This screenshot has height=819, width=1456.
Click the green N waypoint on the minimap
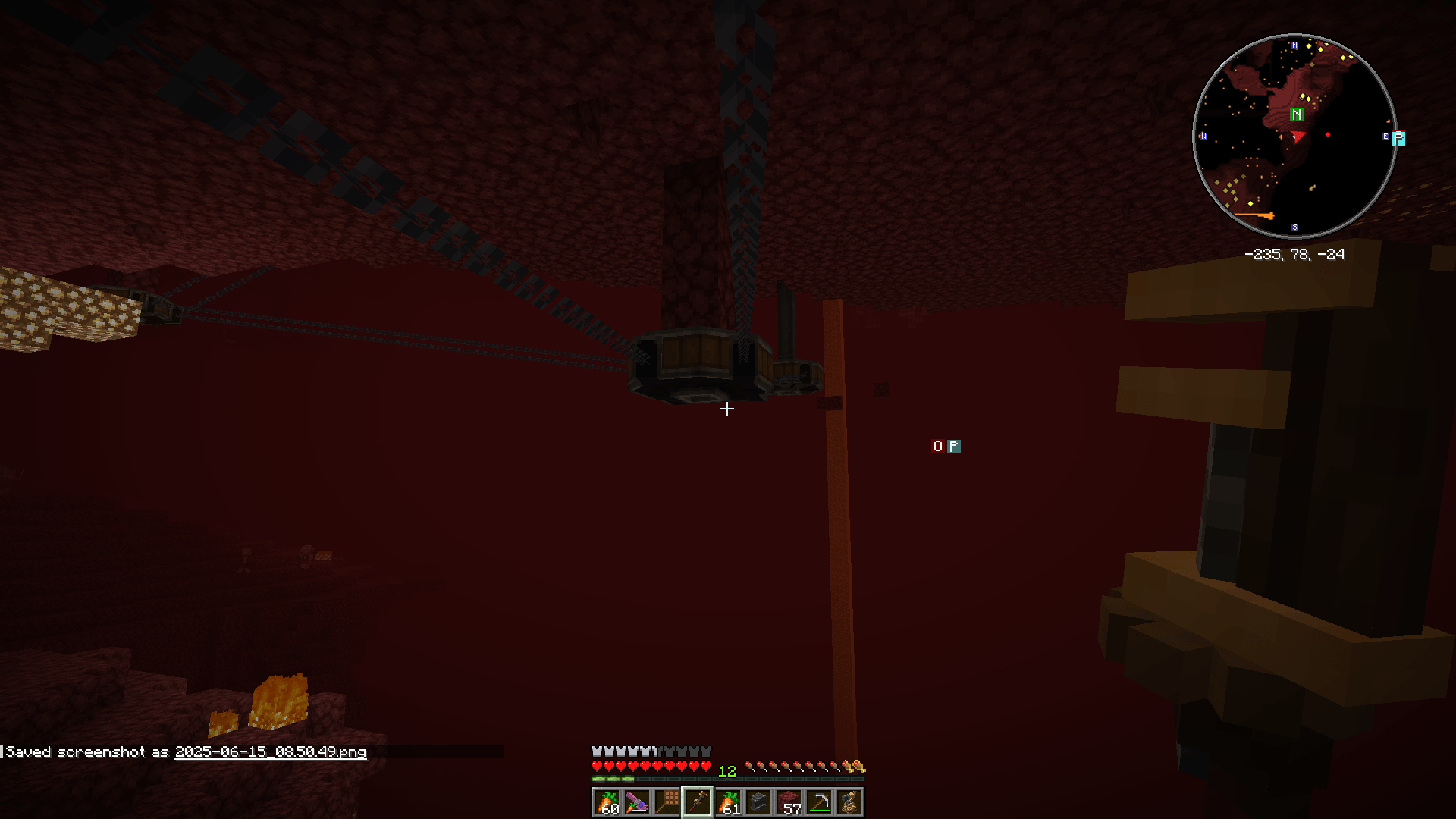coord(1296,115)
